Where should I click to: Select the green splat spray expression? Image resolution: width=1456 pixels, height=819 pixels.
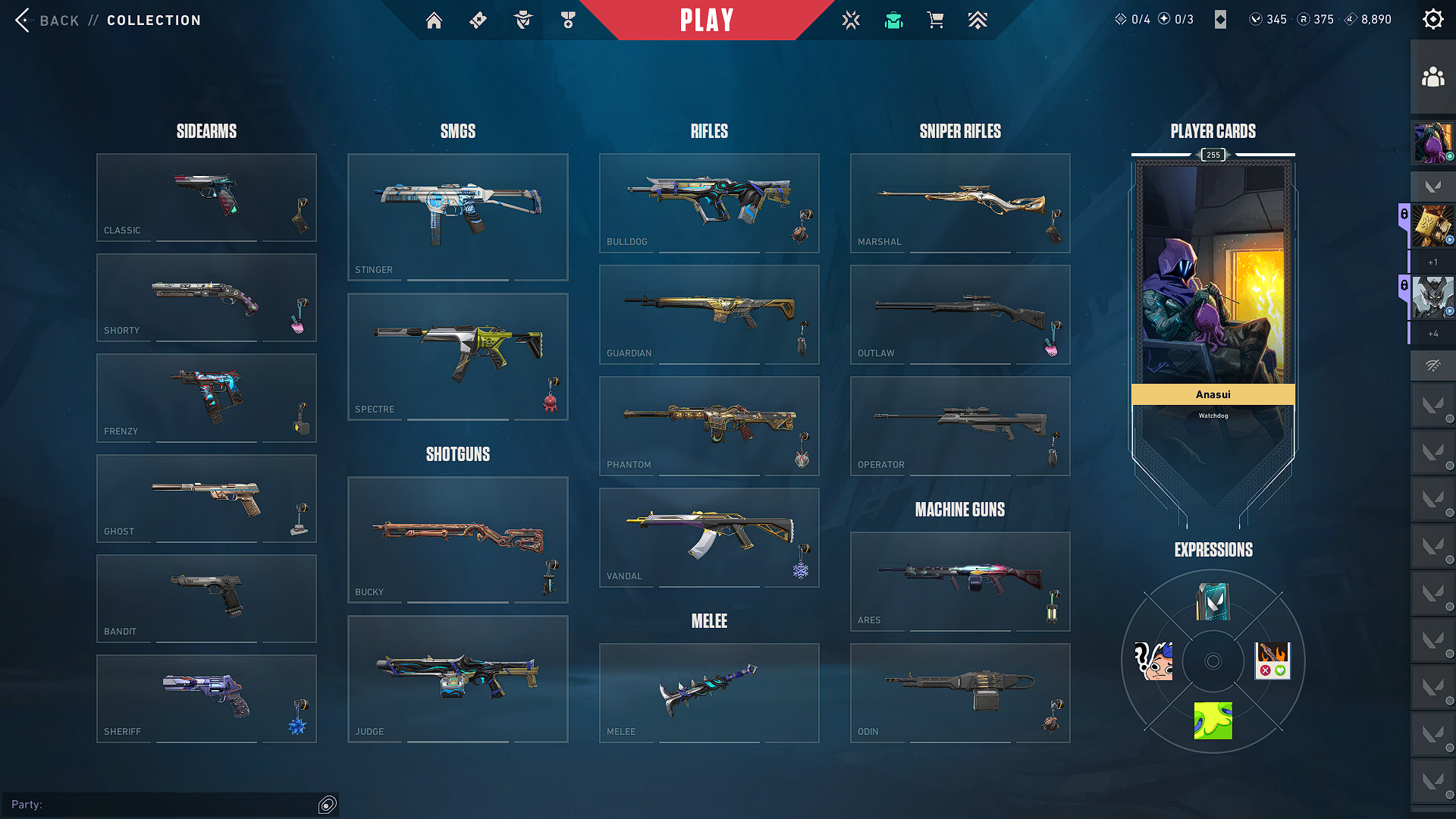coord(1213,720)
